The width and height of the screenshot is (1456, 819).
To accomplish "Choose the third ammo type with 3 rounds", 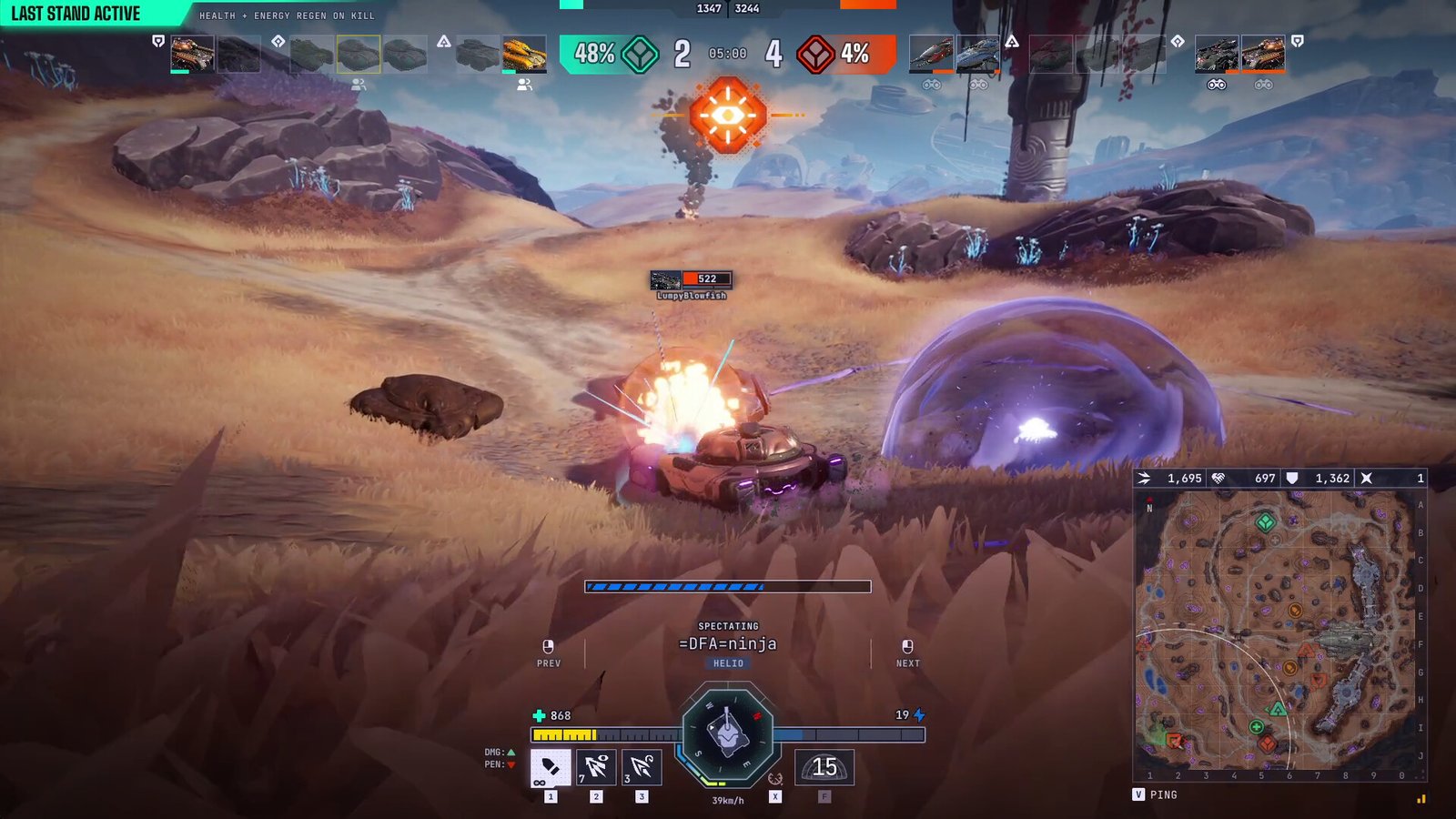I will pos(642,767).
